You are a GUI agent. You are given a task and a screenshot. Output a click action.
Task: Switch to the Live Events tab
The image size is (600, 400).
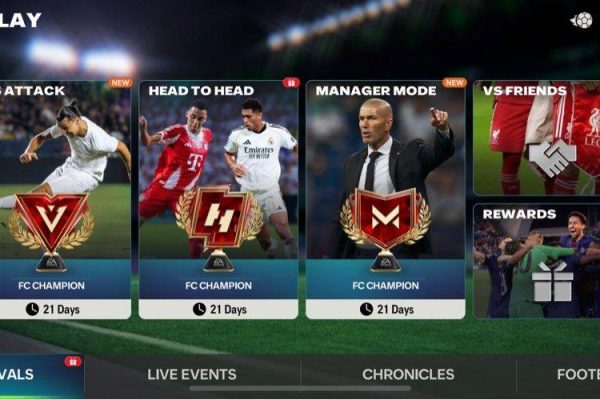click(x=192, y=375)
